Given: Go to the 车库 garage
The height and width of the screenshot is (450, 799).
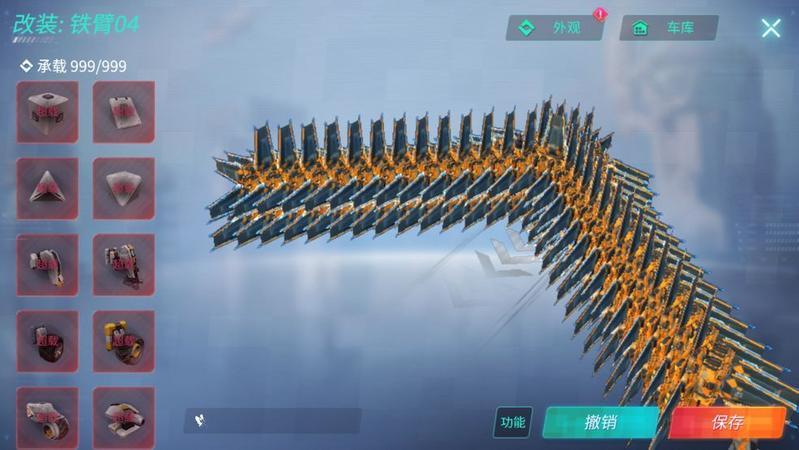Looking at the screenshot, I should point(668,28).
